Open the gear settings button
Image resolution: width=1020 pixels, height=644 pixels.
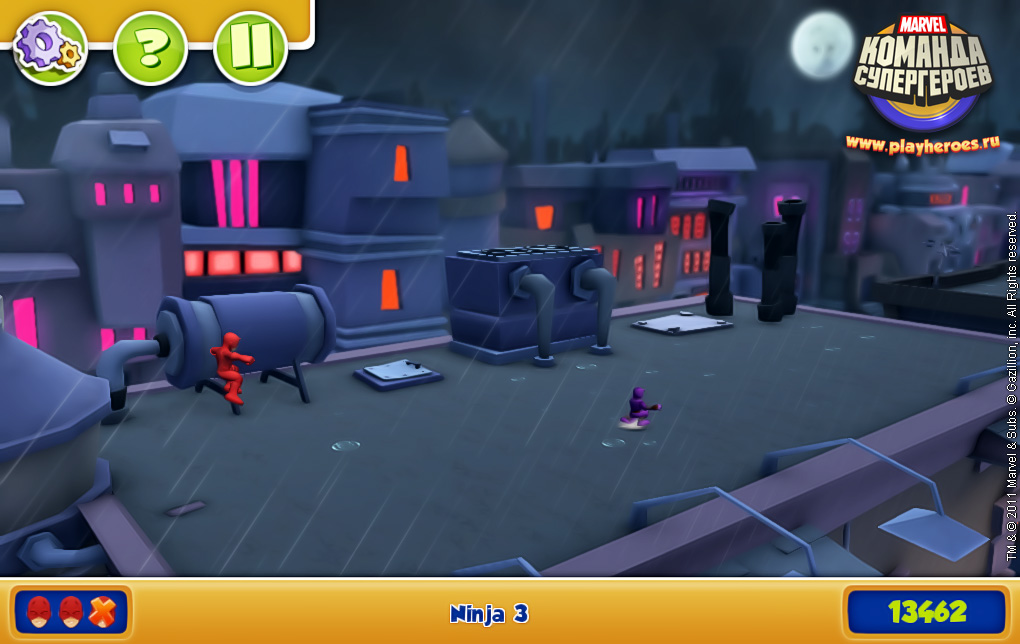tap(50, 48)
